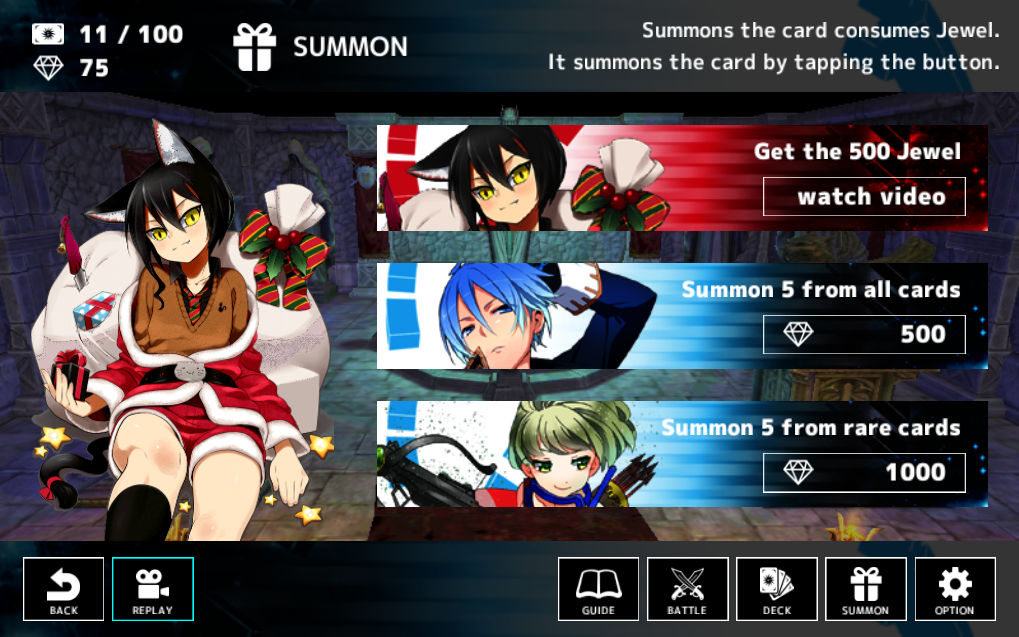
Task: Open the GUIDE book
Action: [598, 589]
